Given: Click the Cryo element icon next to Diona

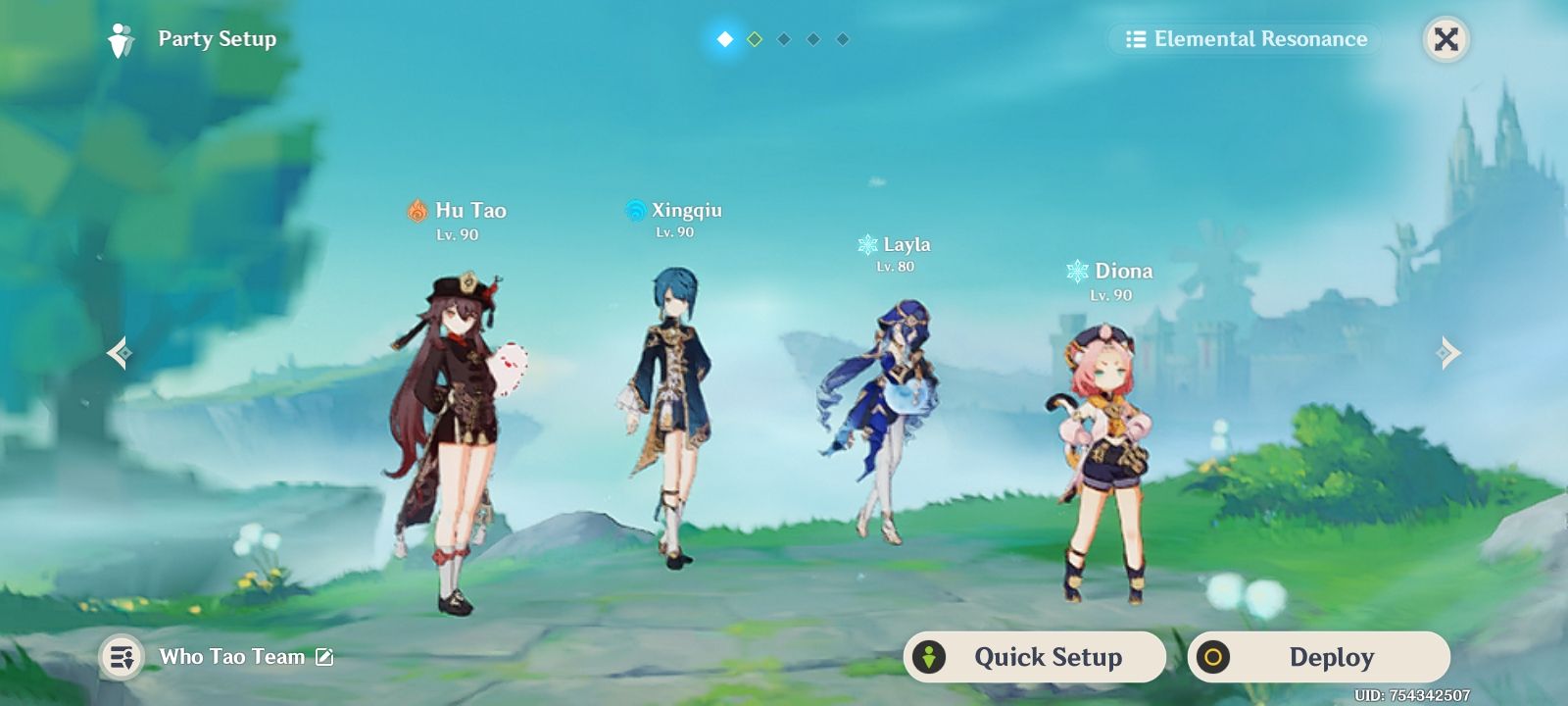Looking at the screenshot, I should (x=1077, y=271).
